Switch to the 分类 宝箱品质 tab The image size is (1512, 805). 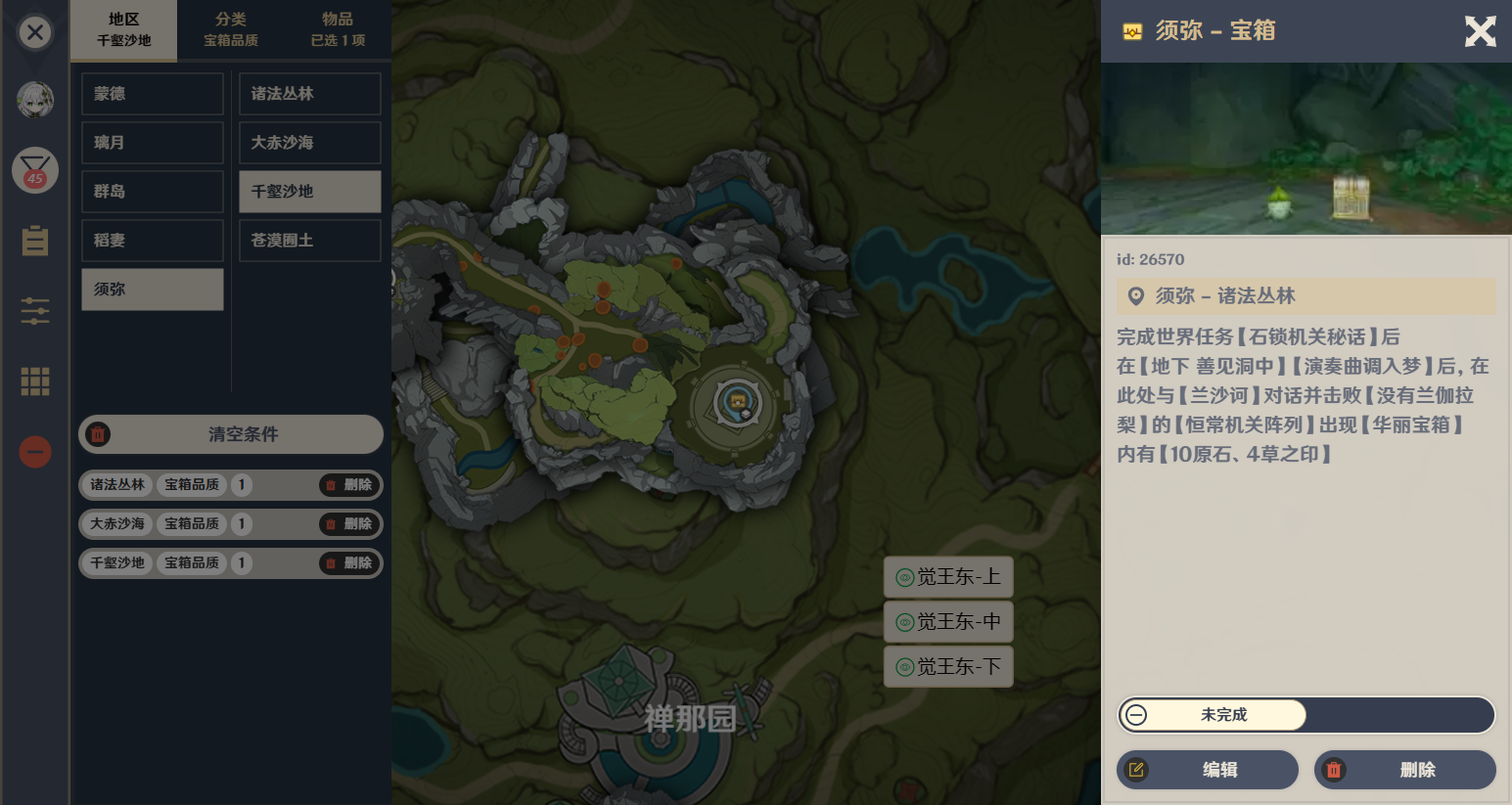click(x=229, y=29)
